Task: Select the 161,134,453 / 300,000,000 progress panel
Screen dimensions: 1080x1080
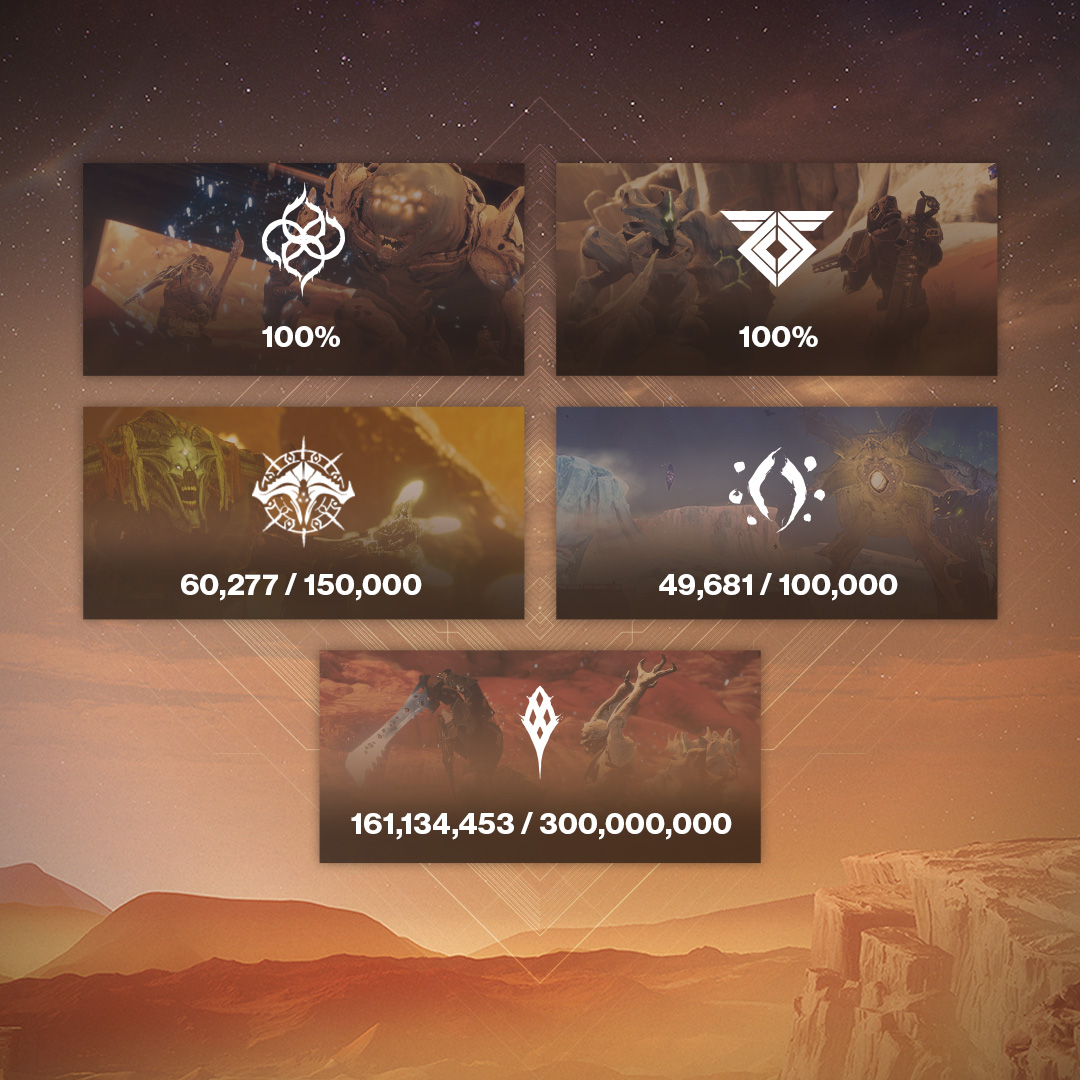Action: 540,757
